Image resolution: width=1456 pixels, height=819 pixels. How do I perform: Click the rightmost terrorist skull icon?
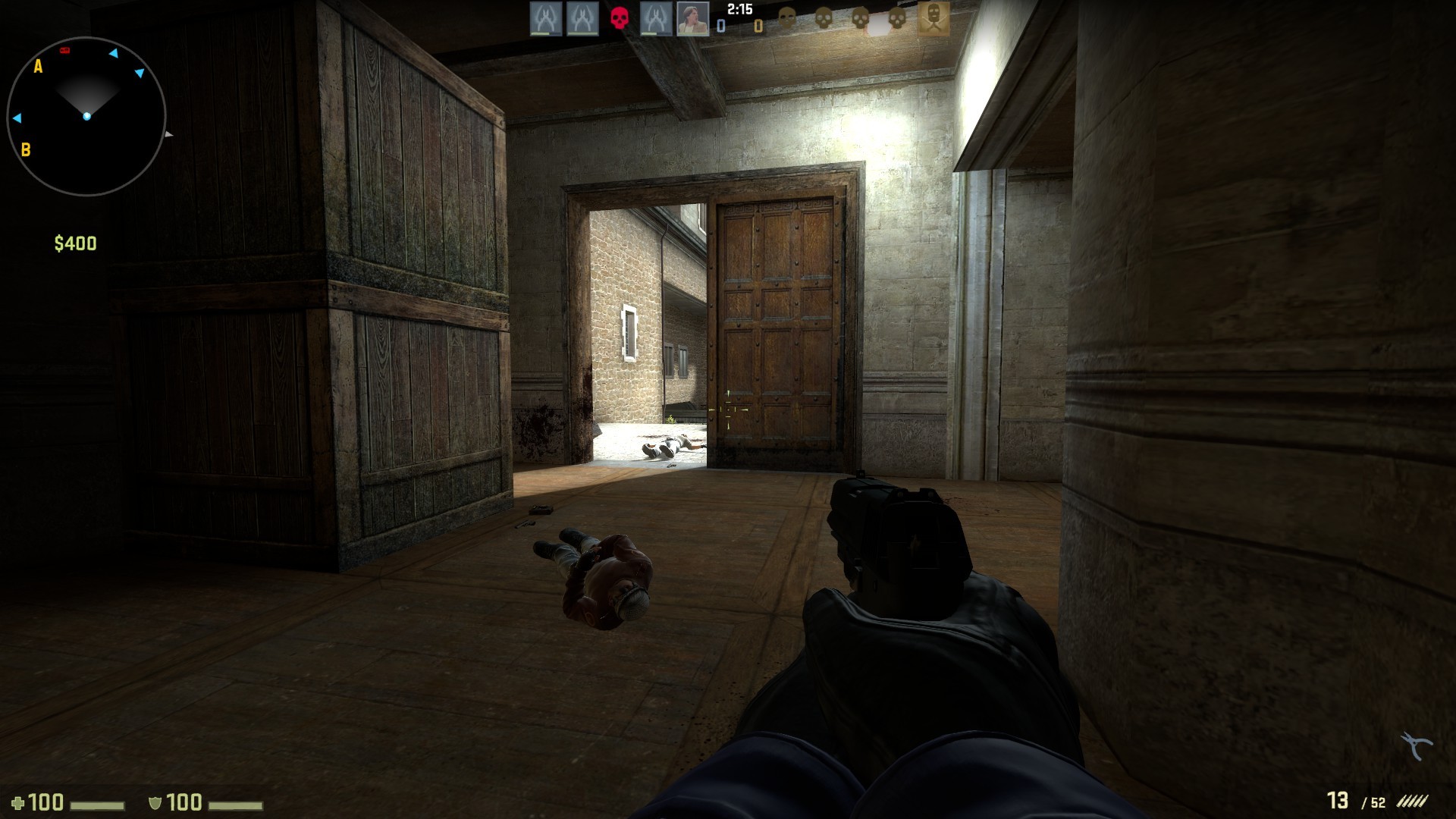coord(896,19)
